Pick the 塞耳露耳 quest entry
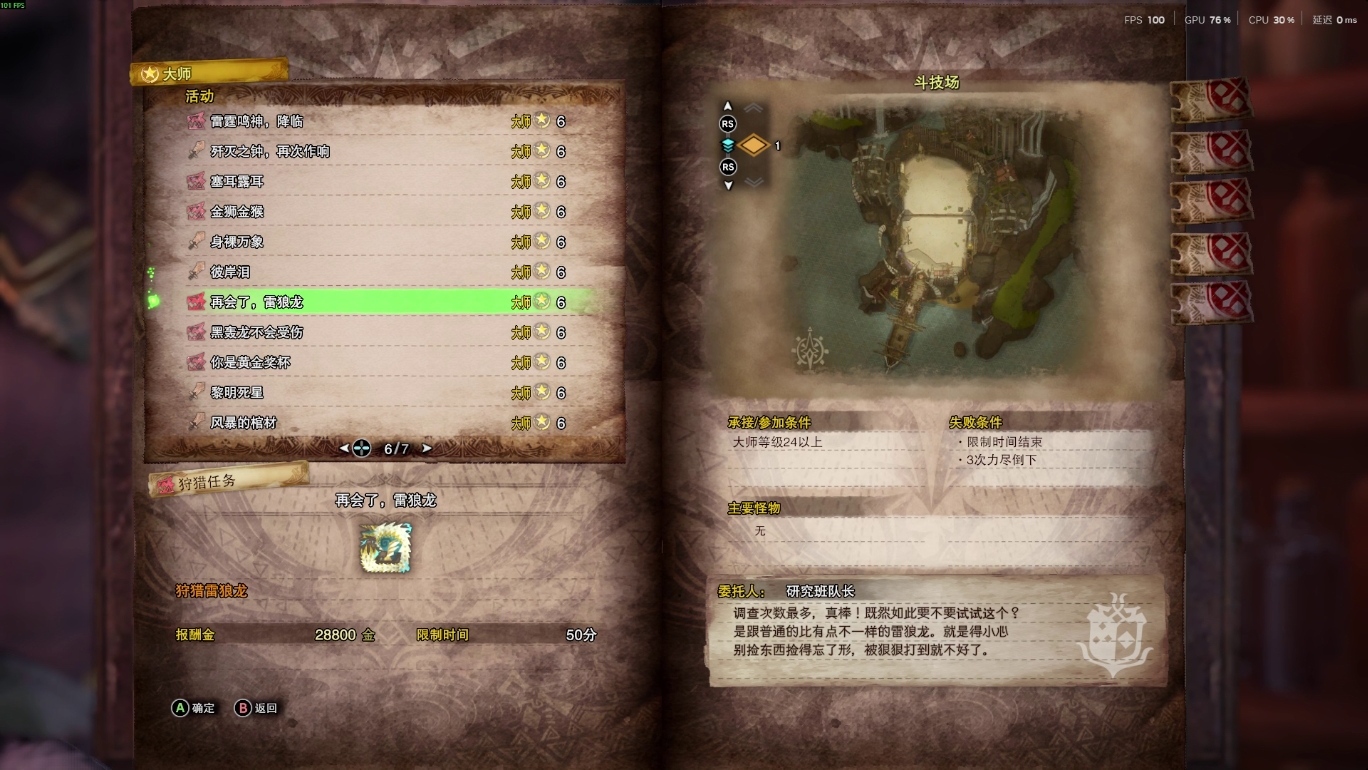Viewport: 1368px width, 770px height. 237,181
